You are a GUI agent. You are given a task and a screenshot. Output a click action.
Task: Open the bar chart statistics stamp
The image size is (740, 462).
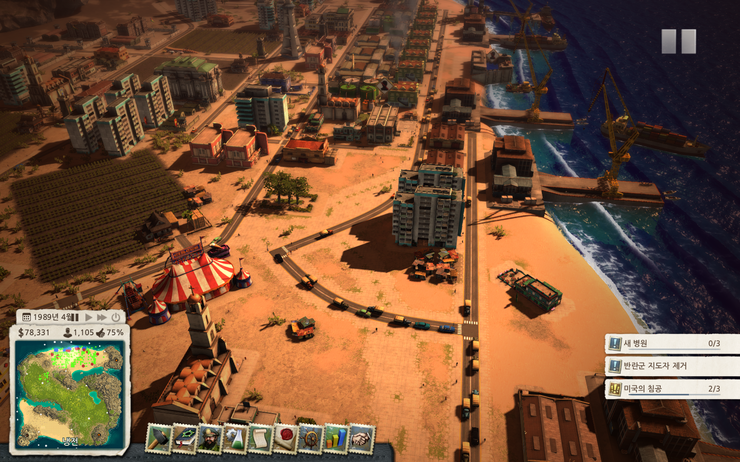(x=335, y=437)
